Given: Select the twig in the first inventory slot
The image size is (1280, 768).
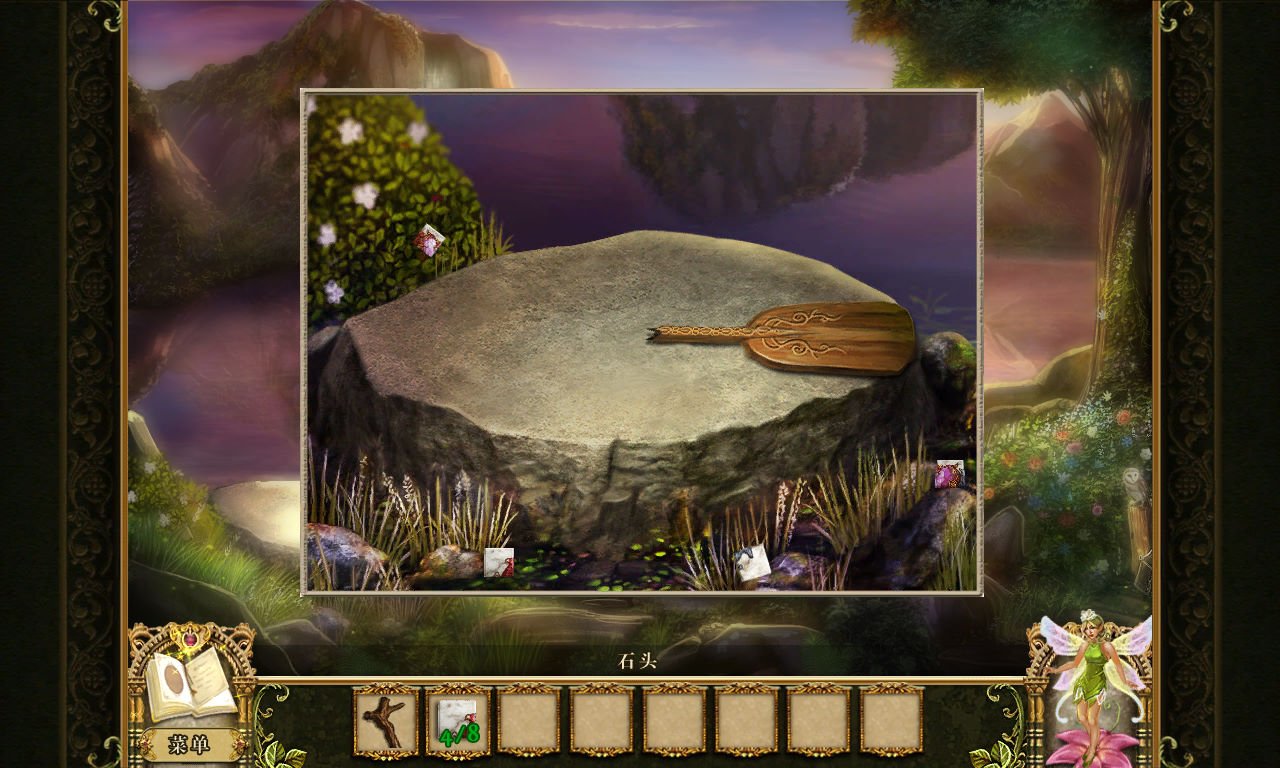Looking at the screenshot, I should point(387,723).
